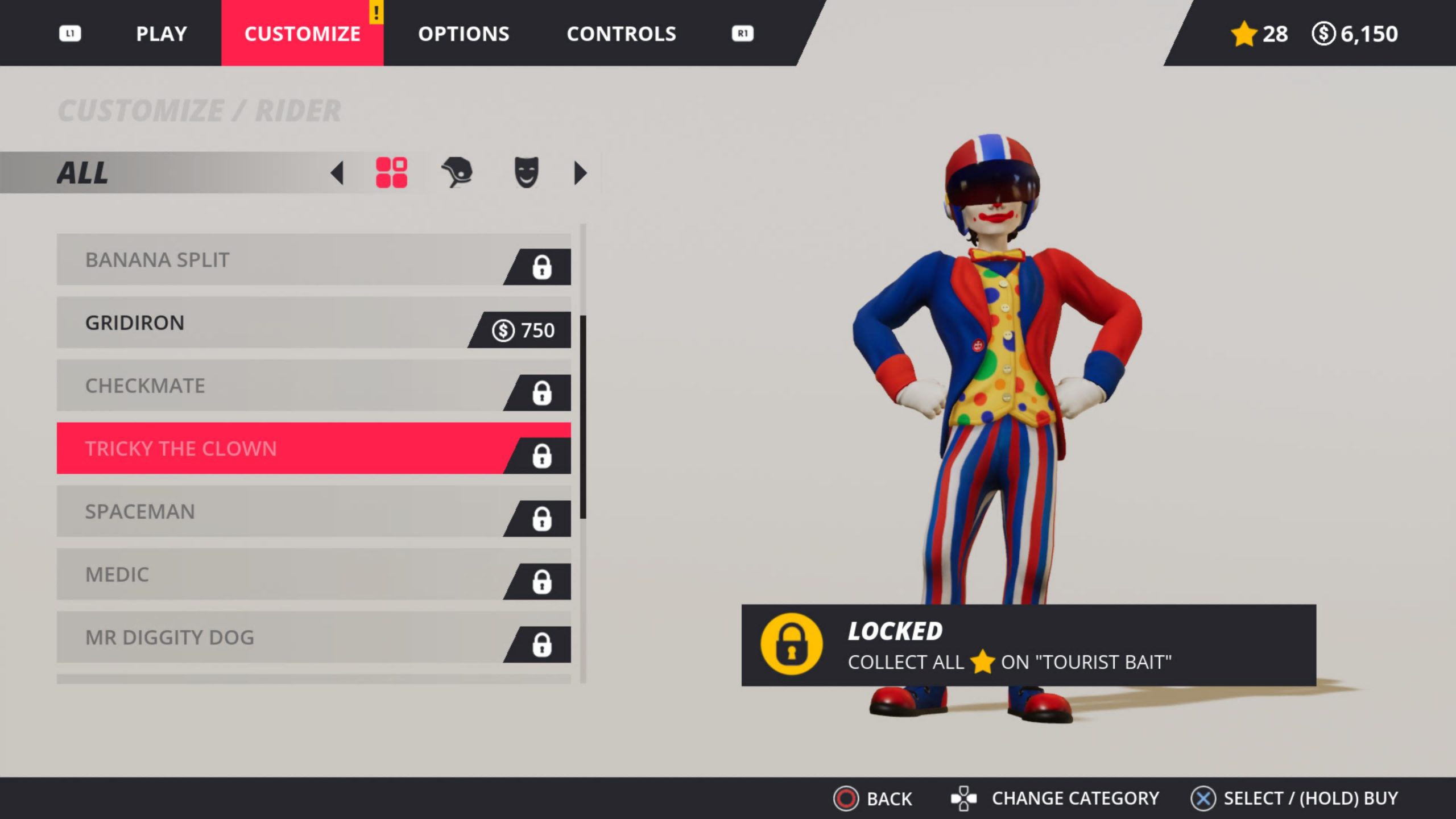
Task: Show the Controls tab
Action: (x=621, y=34)
